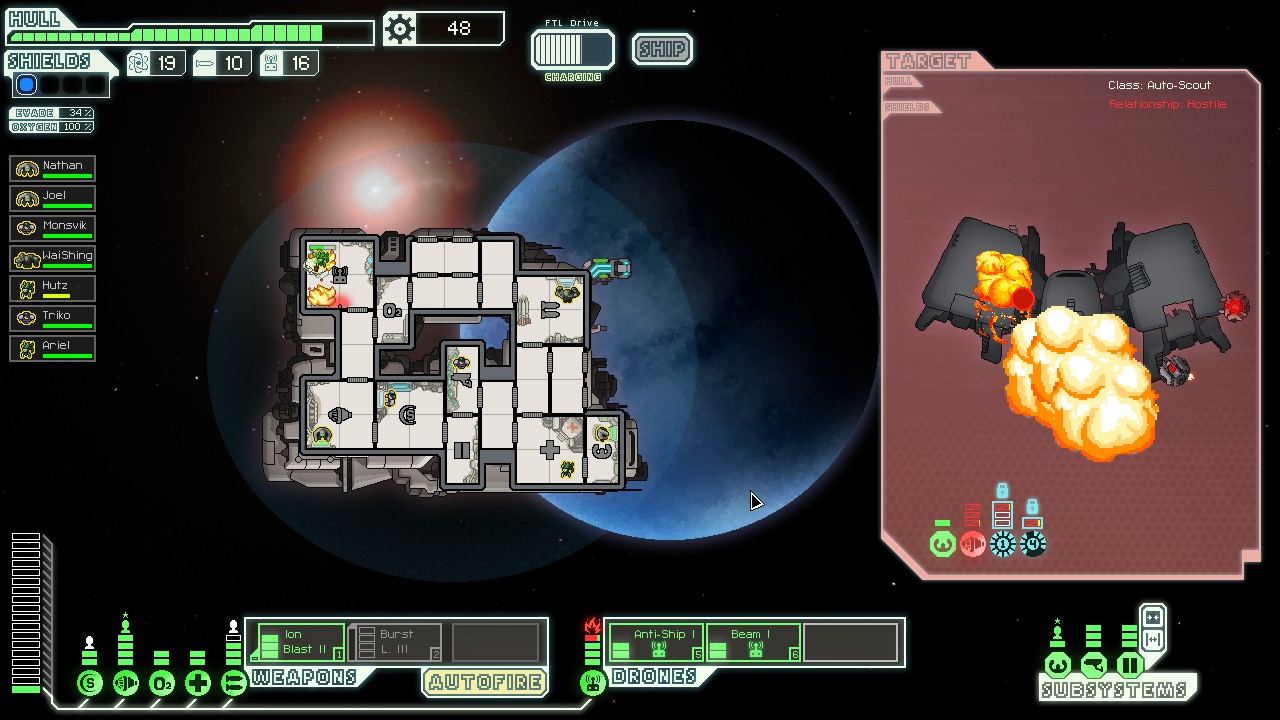Screen dimensions: 1280x720
Task: Select crew member Triko
Action: pyautogui.click(x=53, y=318)
